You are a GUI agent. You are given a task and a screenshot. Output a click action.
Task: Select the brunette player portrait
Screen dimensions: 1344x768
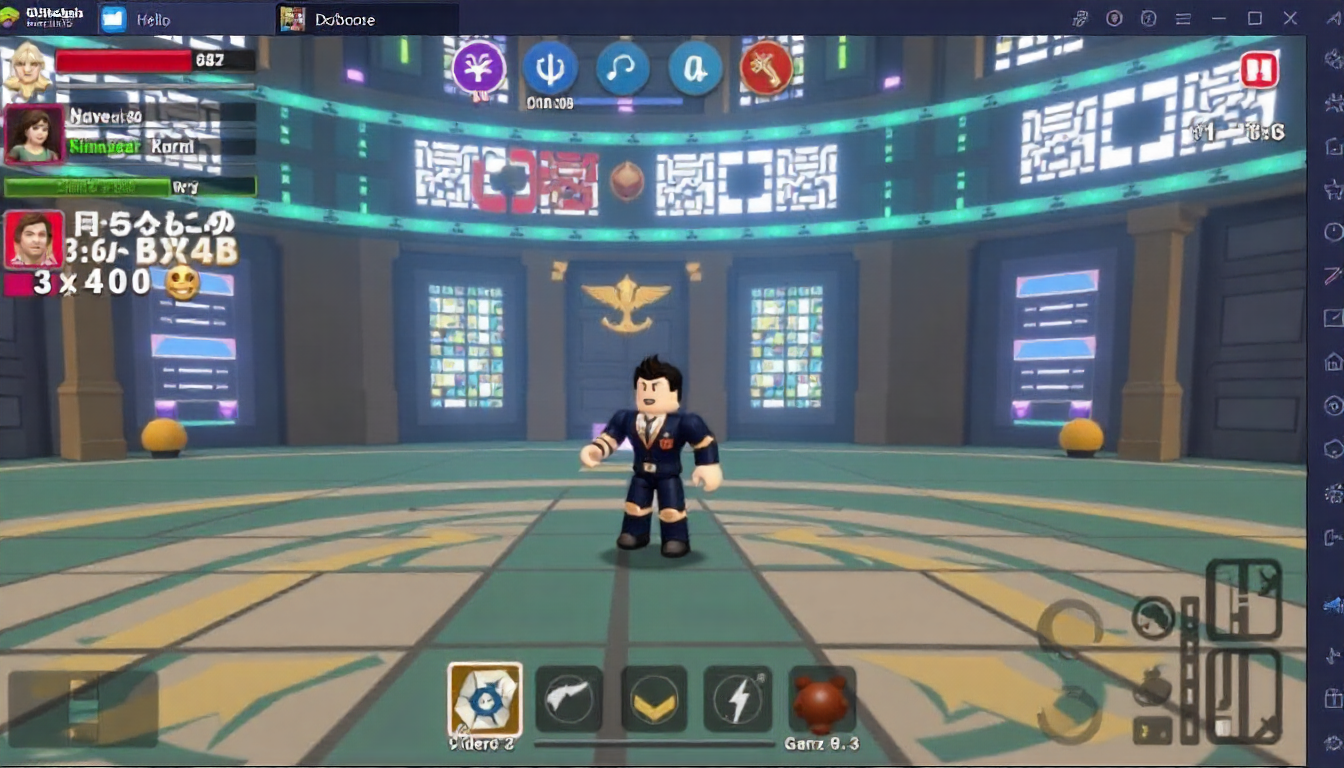click(x=35, y=134)
